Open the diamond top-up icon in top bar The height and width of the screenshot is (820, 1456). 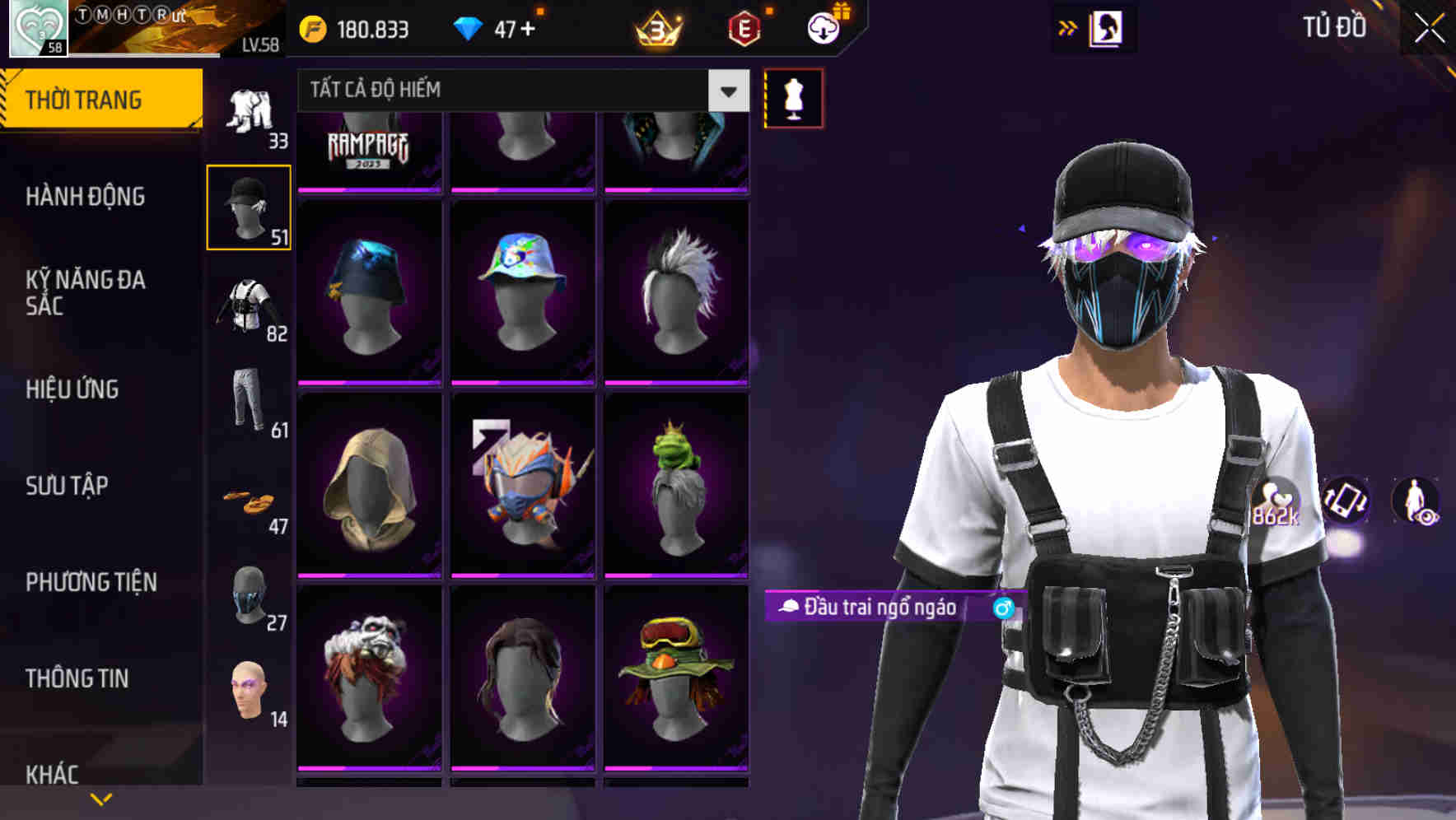(468, 27)
